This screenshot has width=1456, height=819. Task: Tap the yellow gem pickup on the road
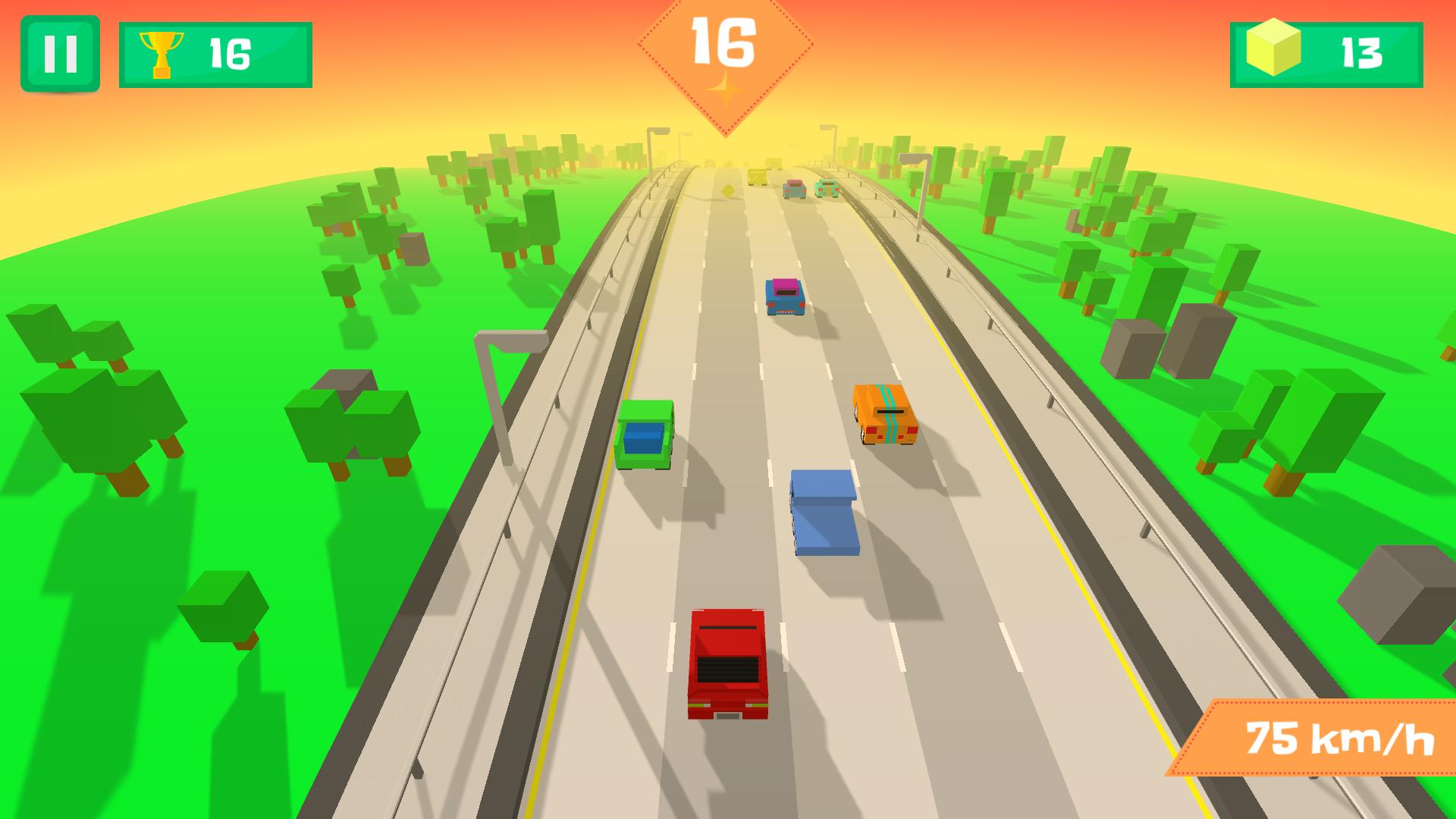tap(726, 190)
